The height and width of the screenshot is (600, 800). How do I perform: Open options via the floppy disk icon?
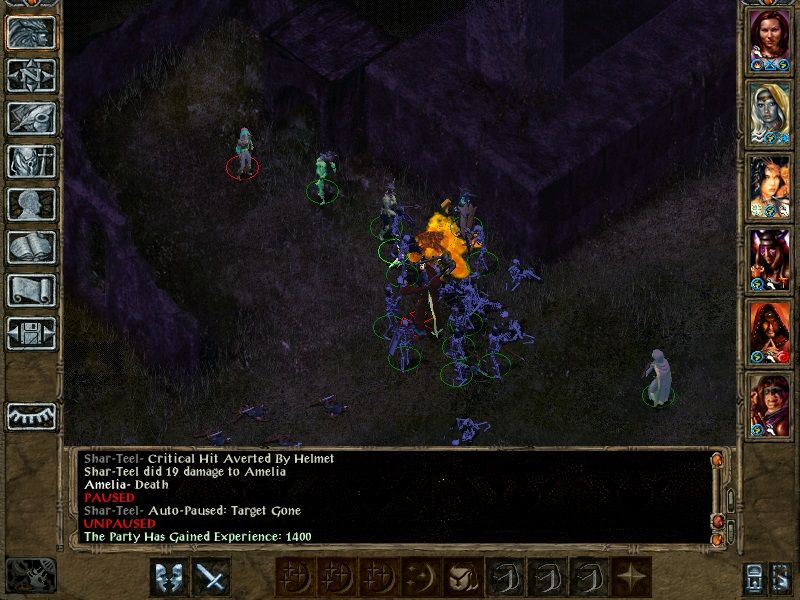(x=31, y=333)
